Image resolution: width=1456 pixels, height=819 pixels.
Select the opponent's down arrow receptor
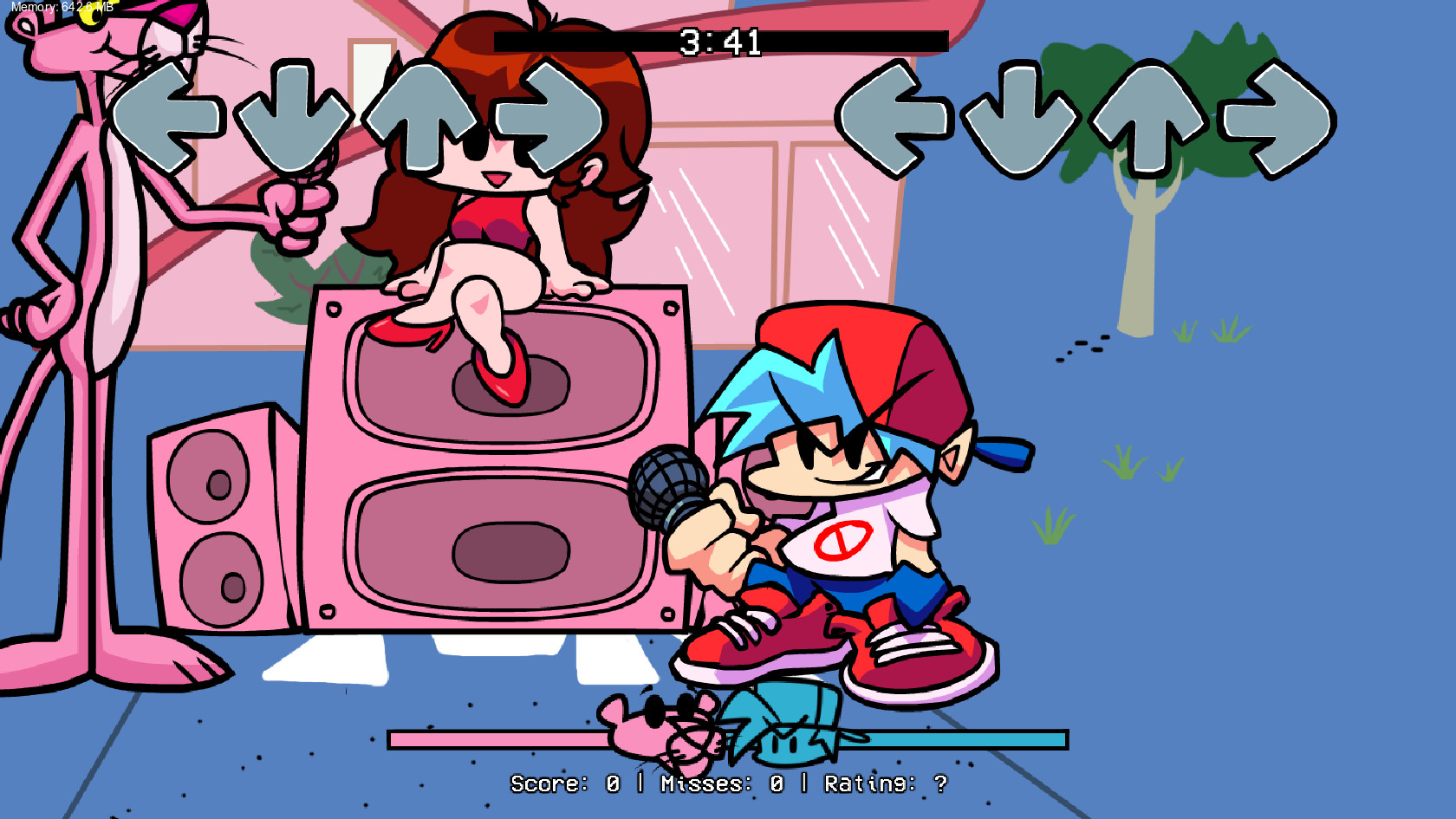294,115
